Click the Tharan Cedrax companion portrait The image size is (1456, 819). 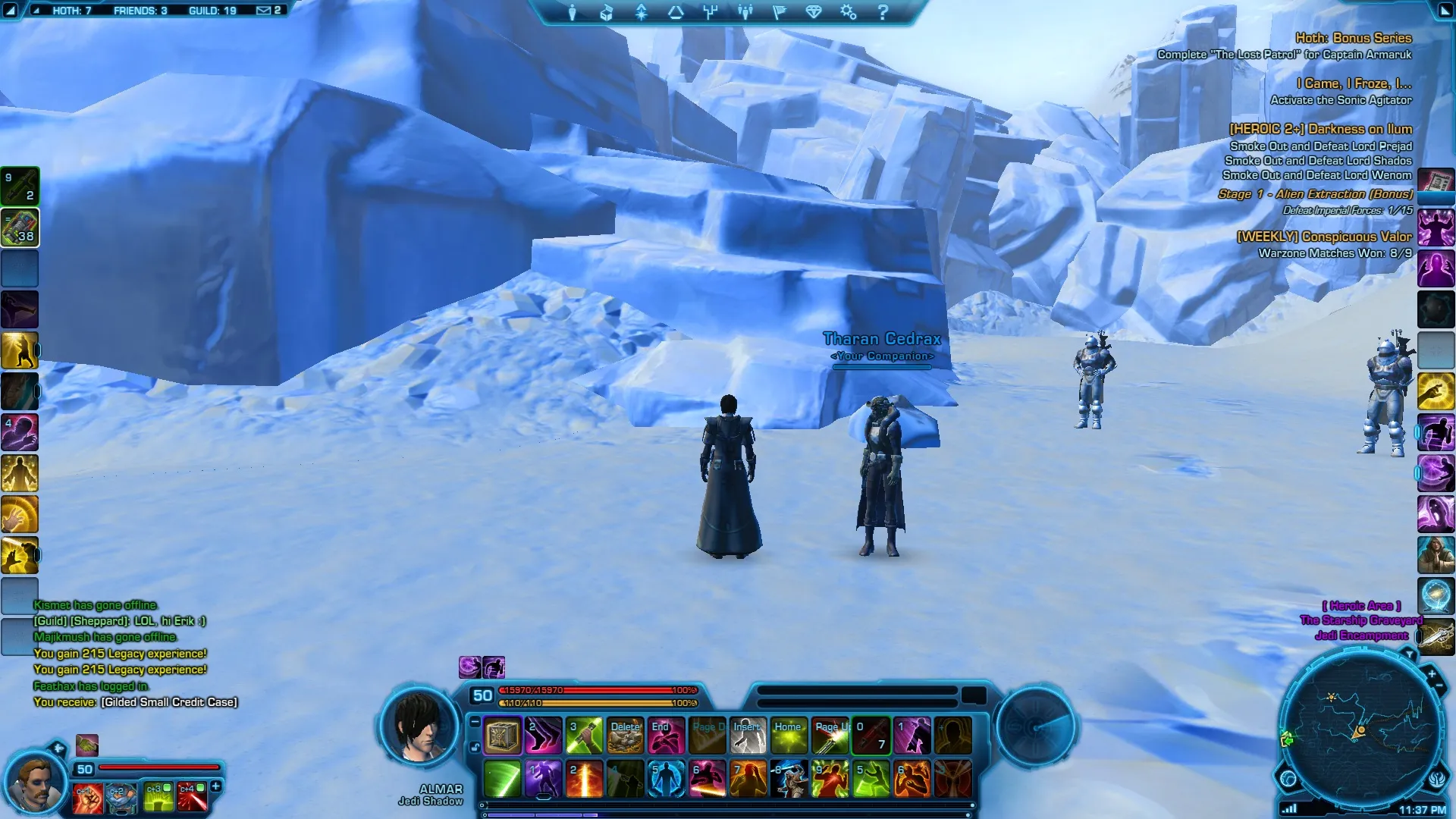pyautogui.click(x=33, y=783)
